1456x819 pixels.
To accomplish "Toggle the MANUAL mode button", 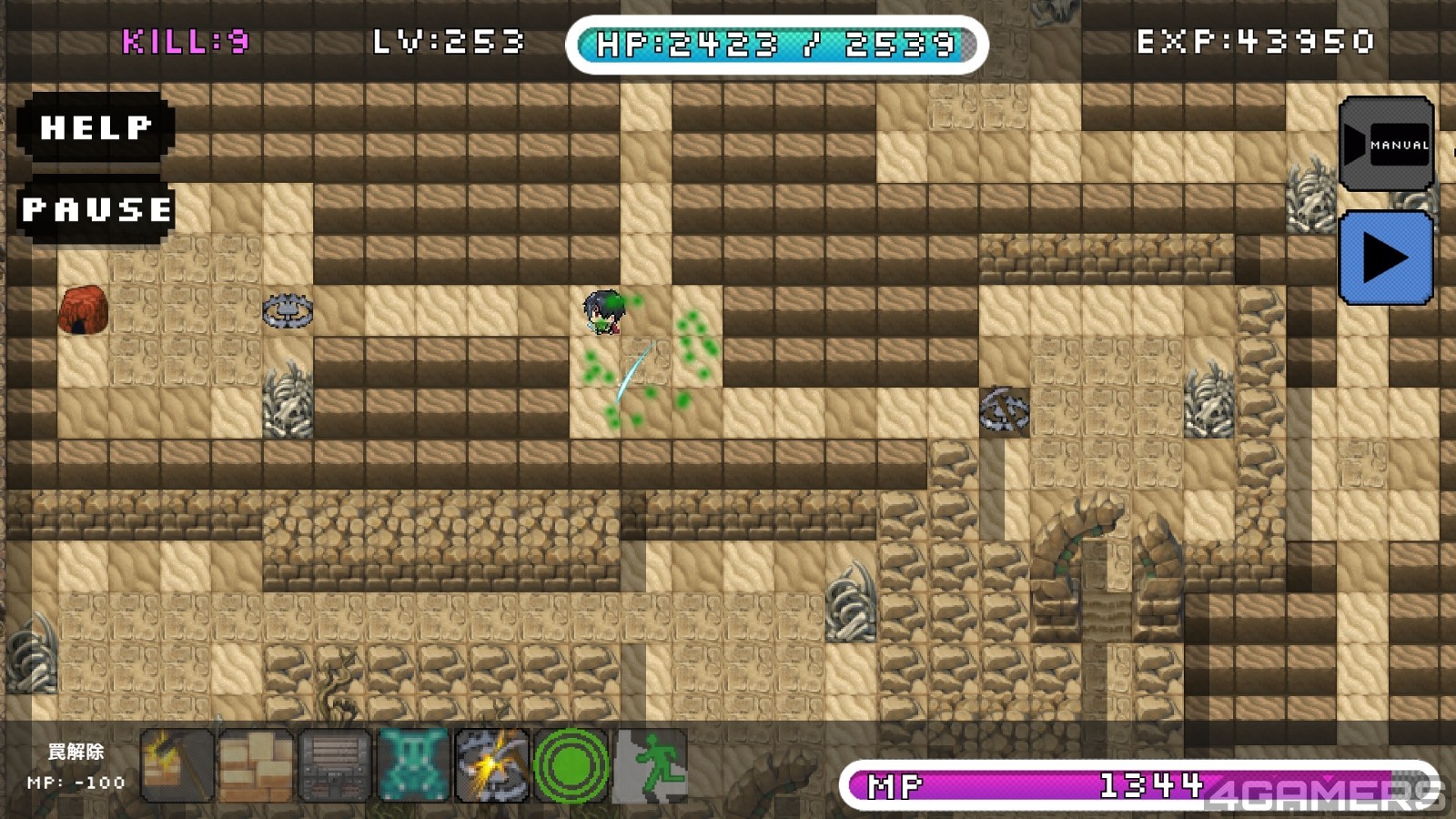I will coord(1386,144).
